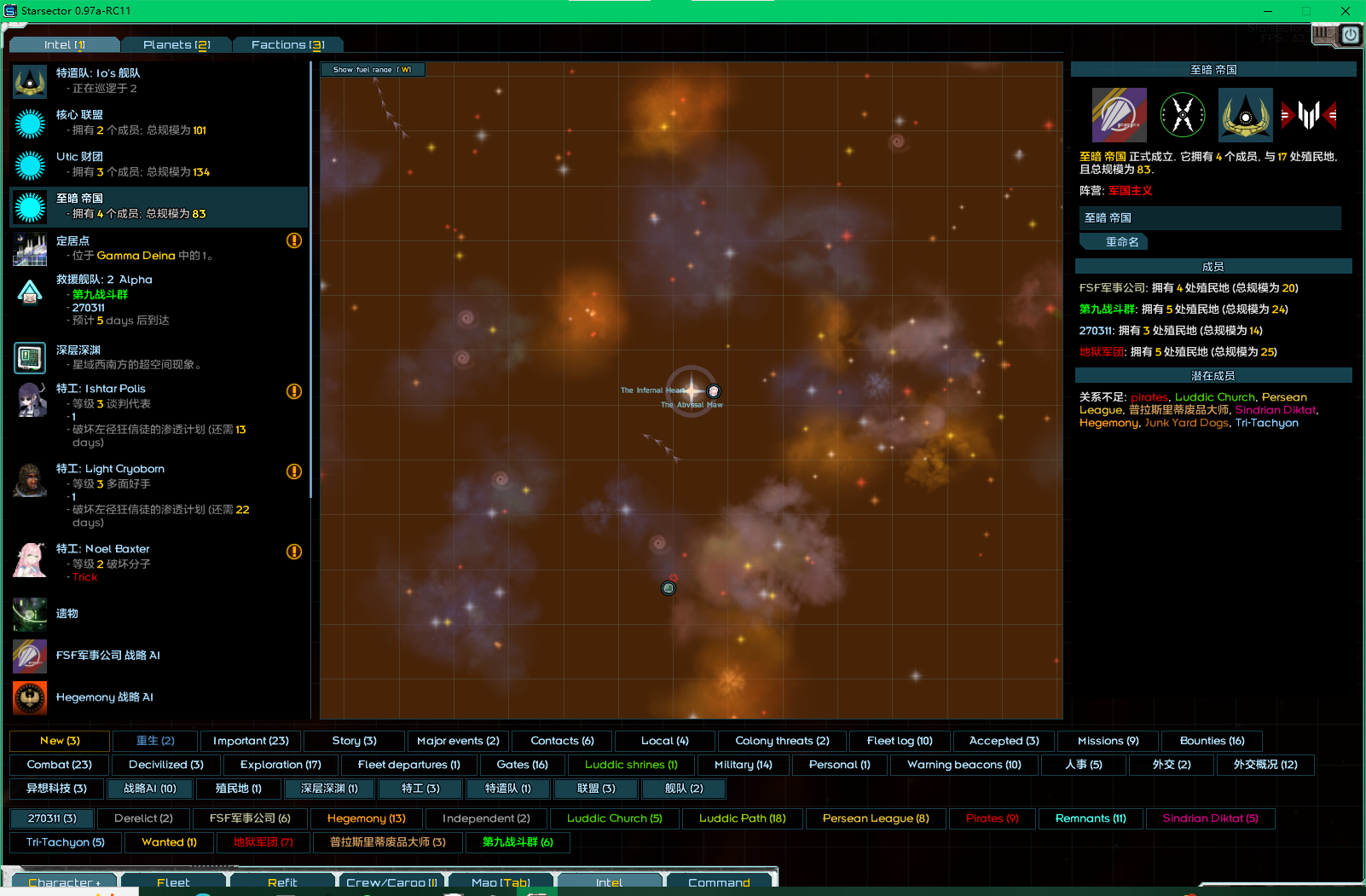The image size is (1366, 896).
Task: Go to the Command tab
Action: pos(719,882)
